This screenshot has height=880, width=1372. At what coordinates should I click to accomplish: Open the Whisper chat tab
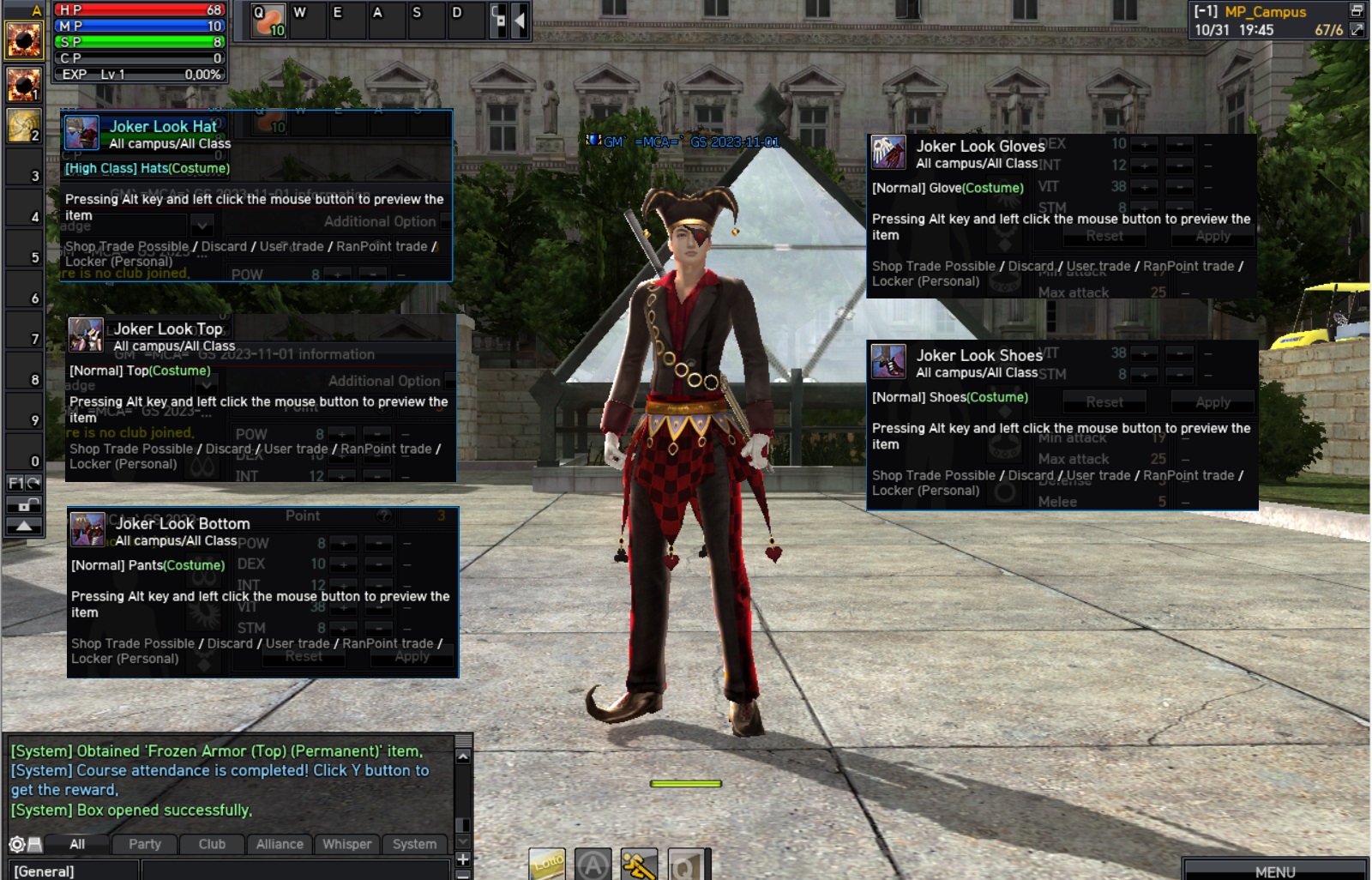point(346,844)
